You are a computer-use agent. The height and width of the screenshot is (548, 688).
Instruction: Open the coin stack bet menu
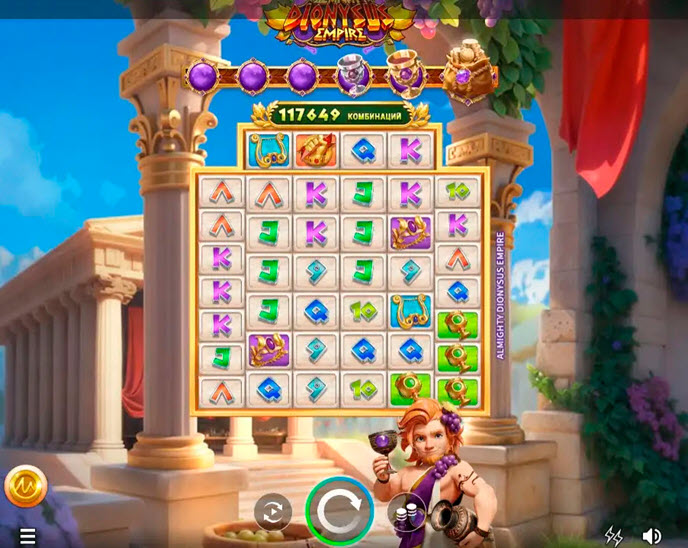pyautogui.click(x=406, y=512)
